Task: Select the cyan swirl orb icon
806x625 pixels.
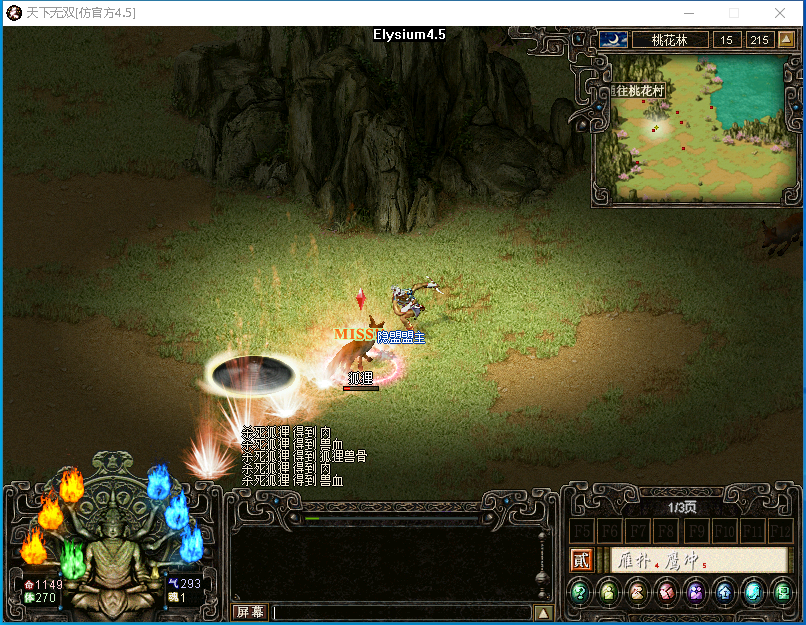Action: tap(753, 591)
